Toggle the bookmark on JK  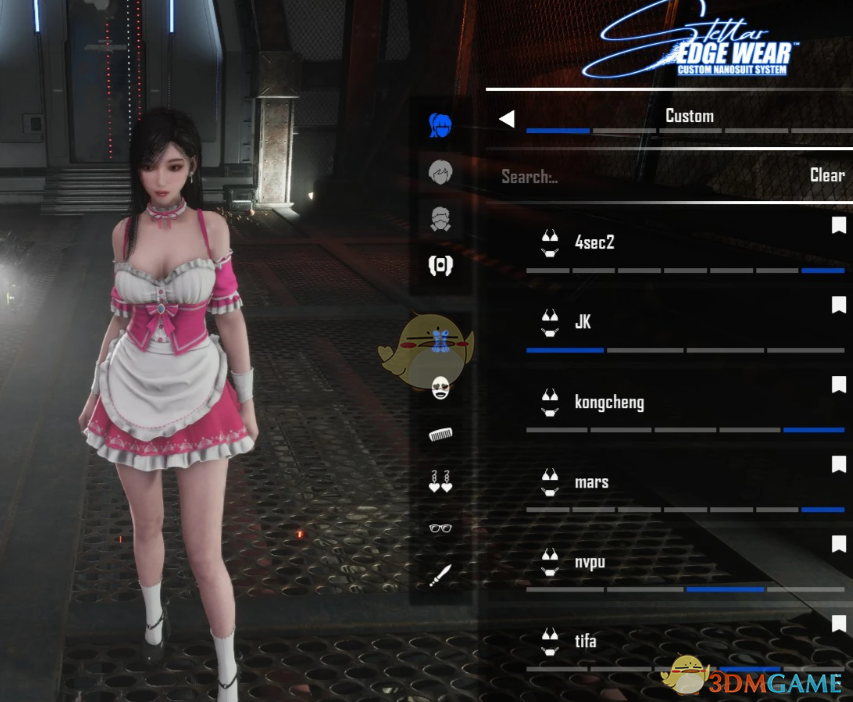838,305
